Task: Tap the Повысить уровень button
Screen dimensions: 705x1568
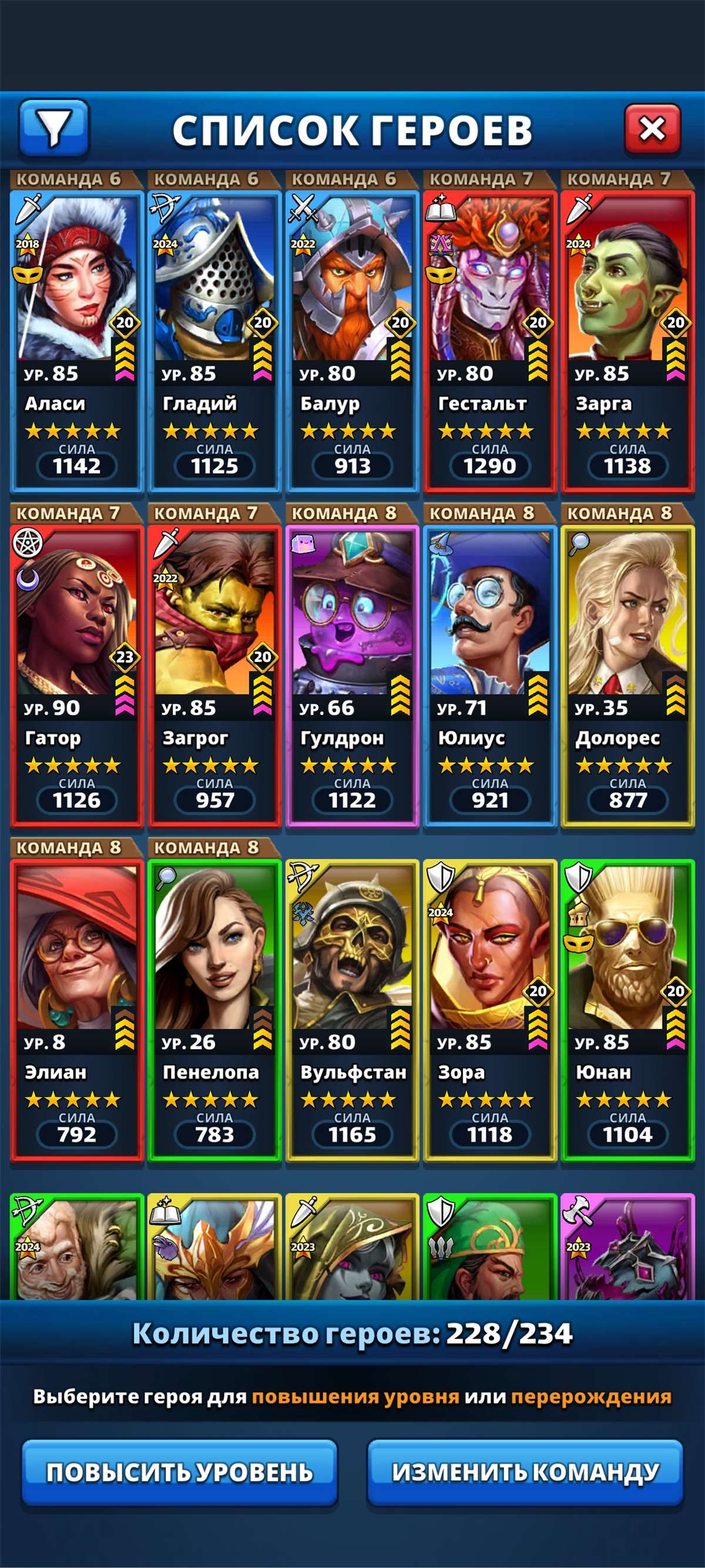Action: [180, 1472]
